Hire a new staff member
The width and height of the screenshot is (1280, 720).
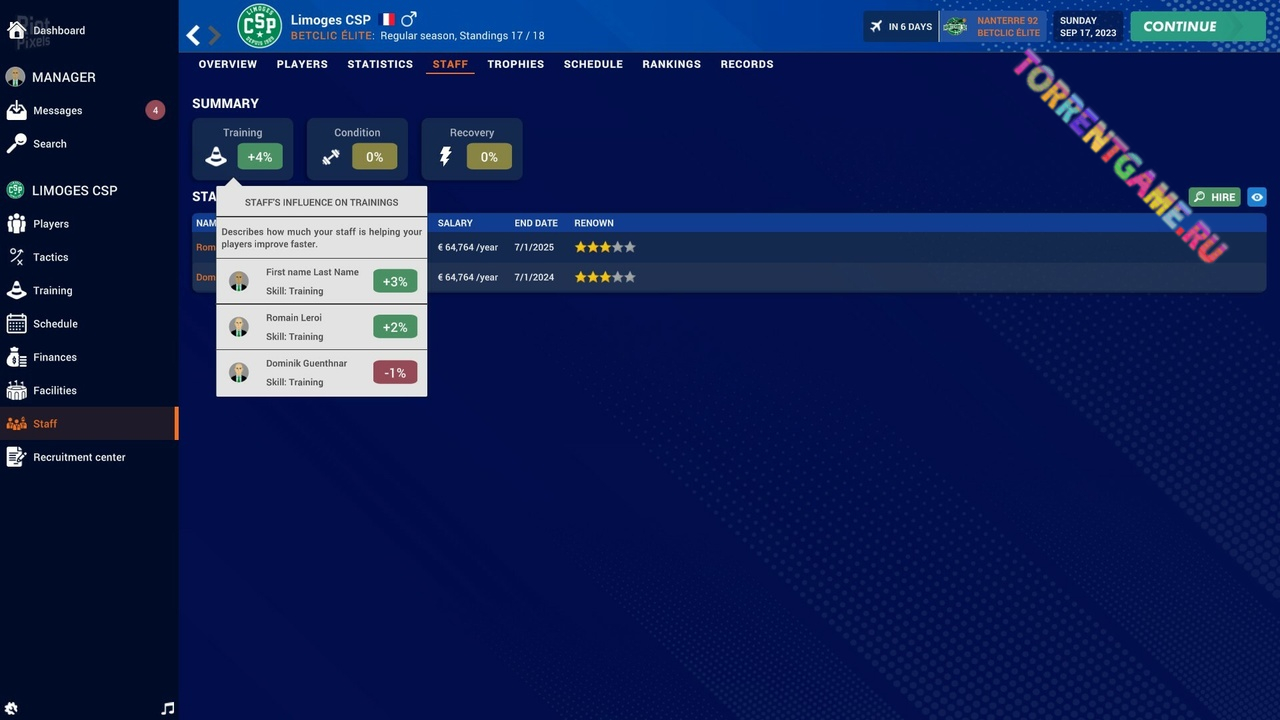click(x=1214, y=197)
